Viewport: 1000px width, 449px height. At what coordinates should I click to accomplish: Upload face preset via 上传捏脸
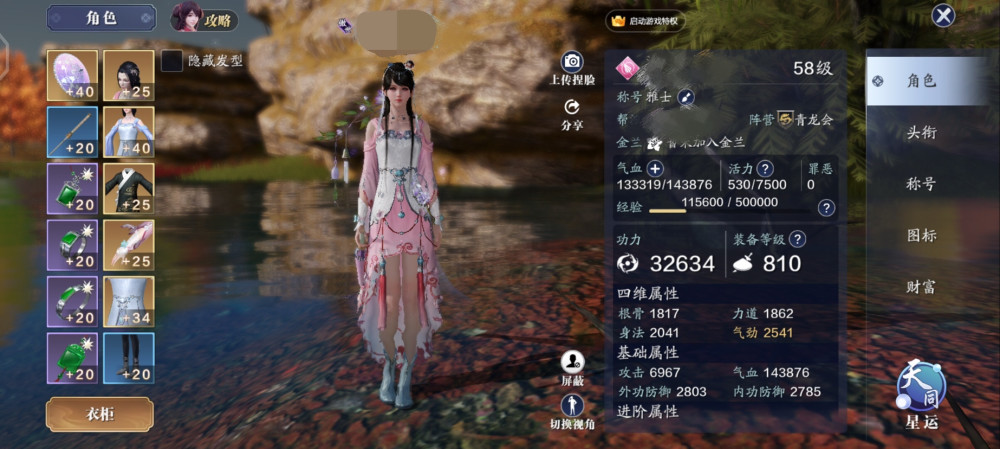[572, 68]
